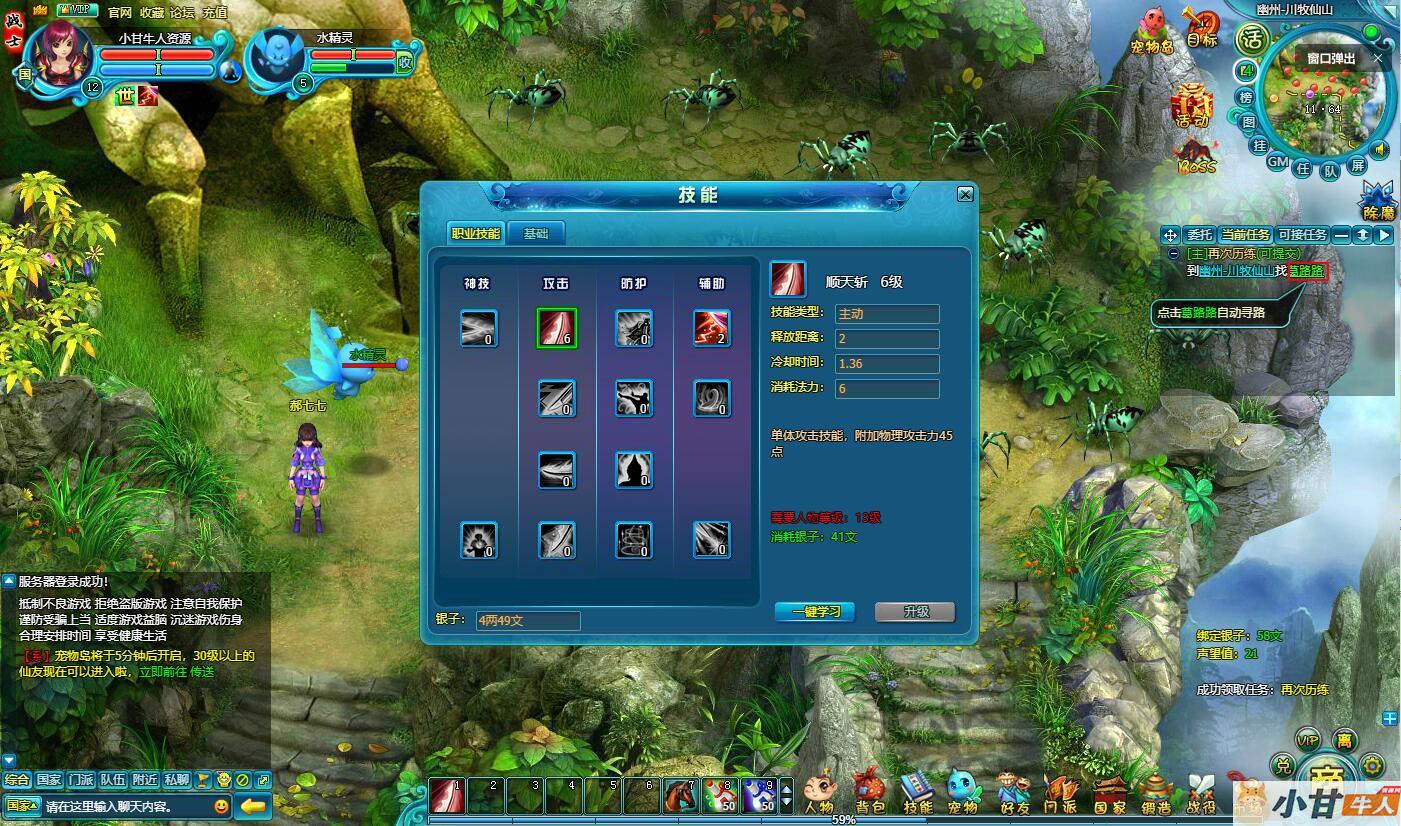The width and height of the screenshot is (1401, 826).
Task: Switch to the 可接任务 quest tab
Action: click(x=1302, y=235)
